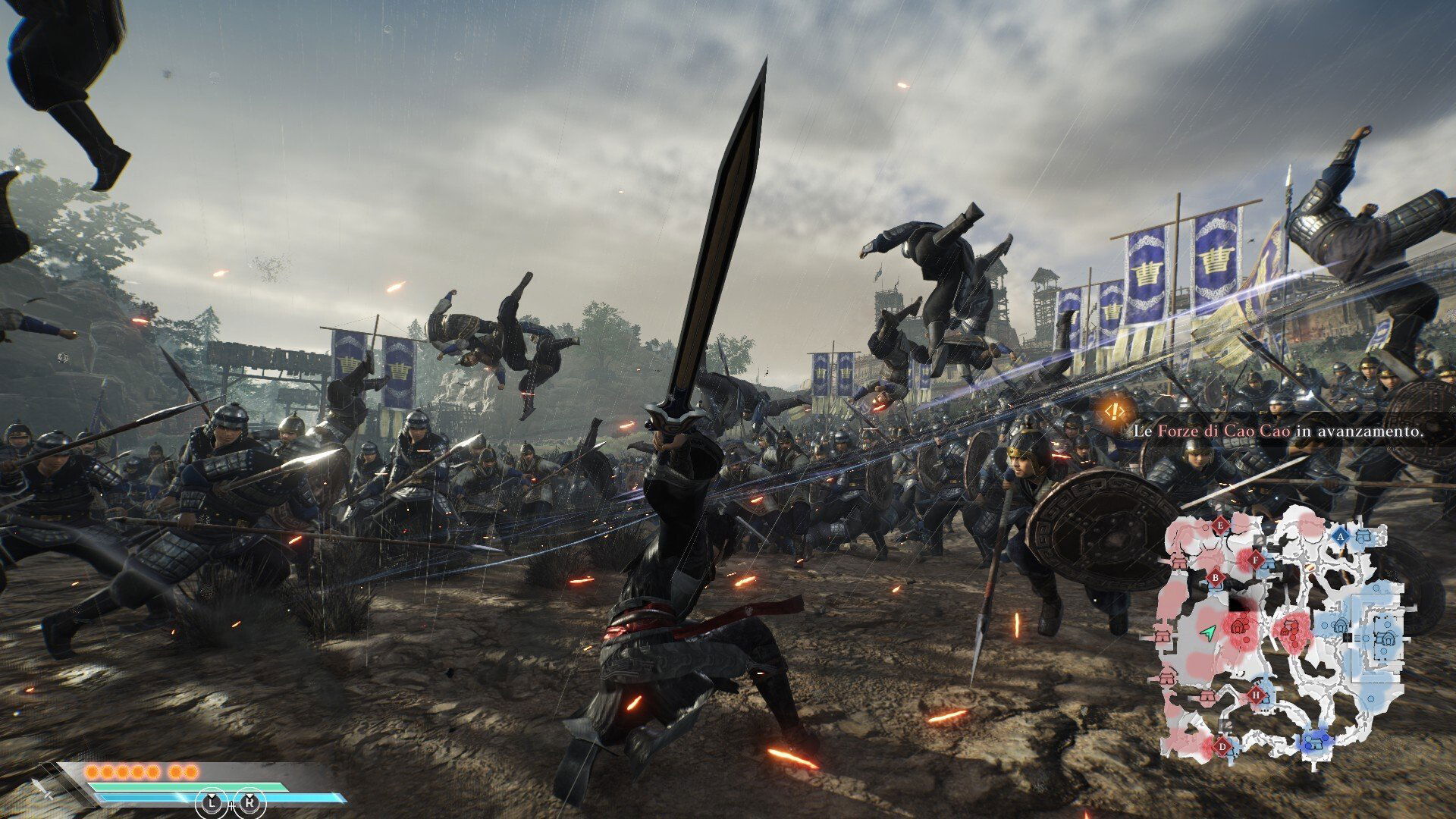Choose red base marker D on minimap
This screenshot has width=1456, height=819.
1222,745
